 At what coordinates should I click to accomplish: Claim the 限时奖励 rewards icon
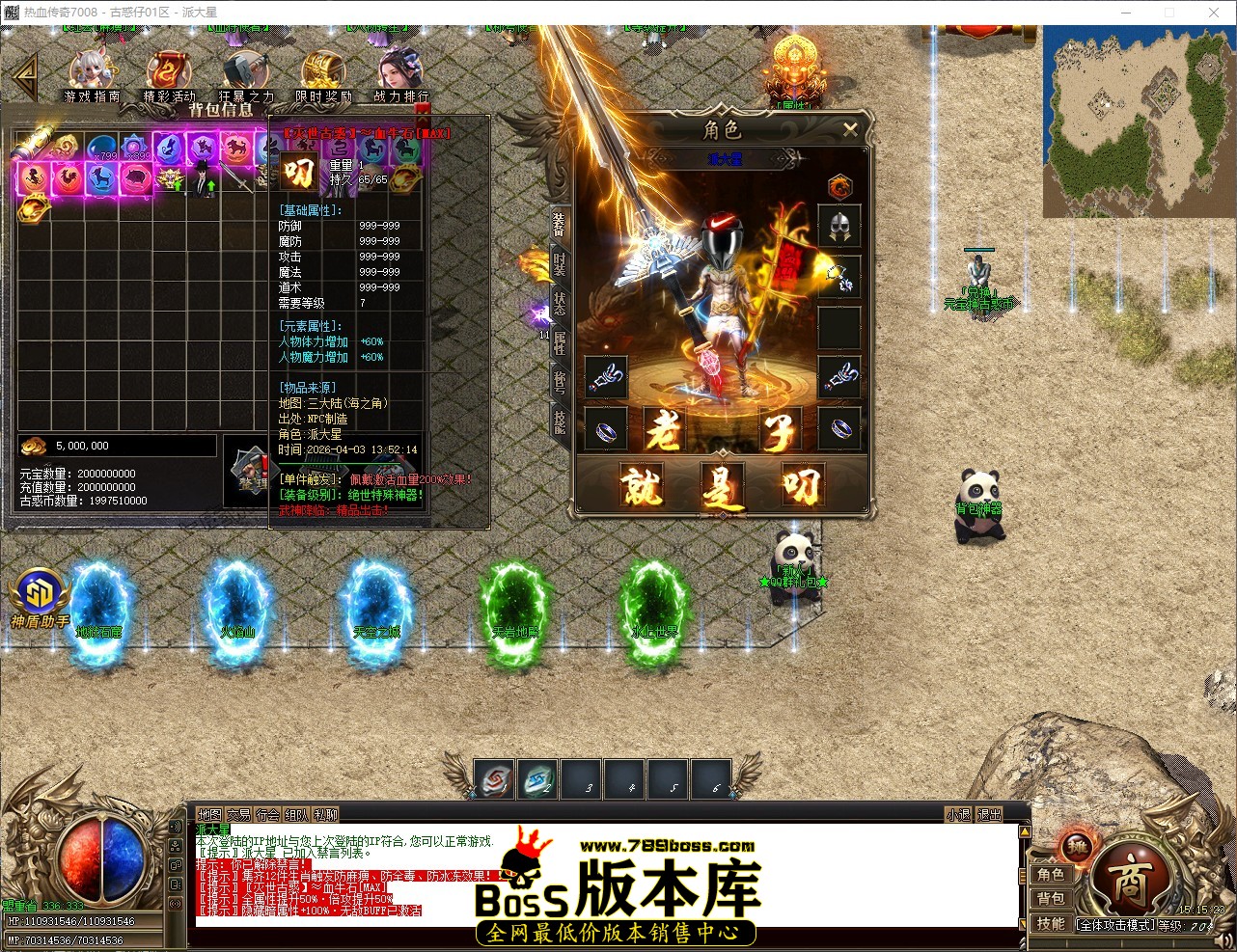point(322,68)
